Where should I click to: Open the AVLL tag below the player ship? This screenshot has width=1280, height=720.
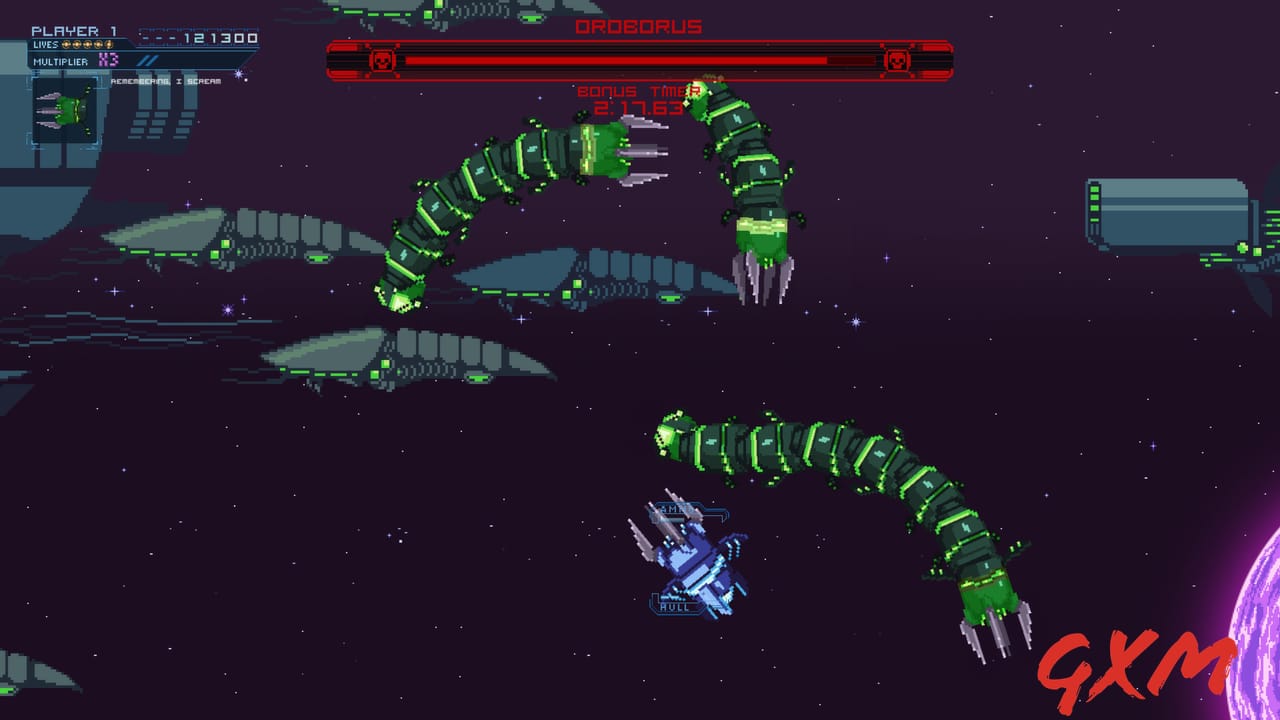676,605
